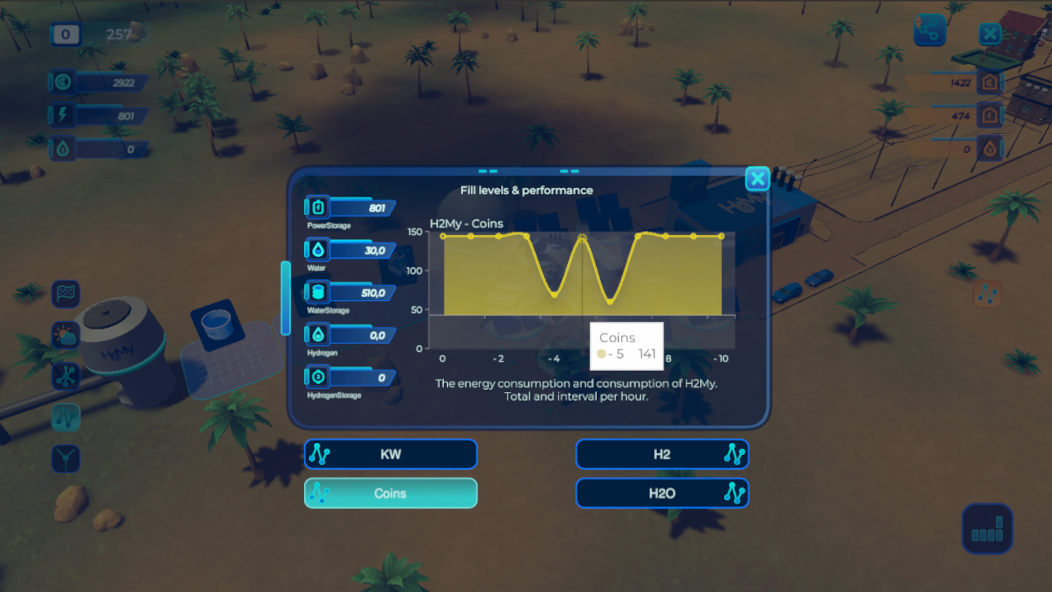The width and height of the screenshot is (1052, 592).
Task: Open the weather sun-and-cloud icon
Action: [65, 335]
